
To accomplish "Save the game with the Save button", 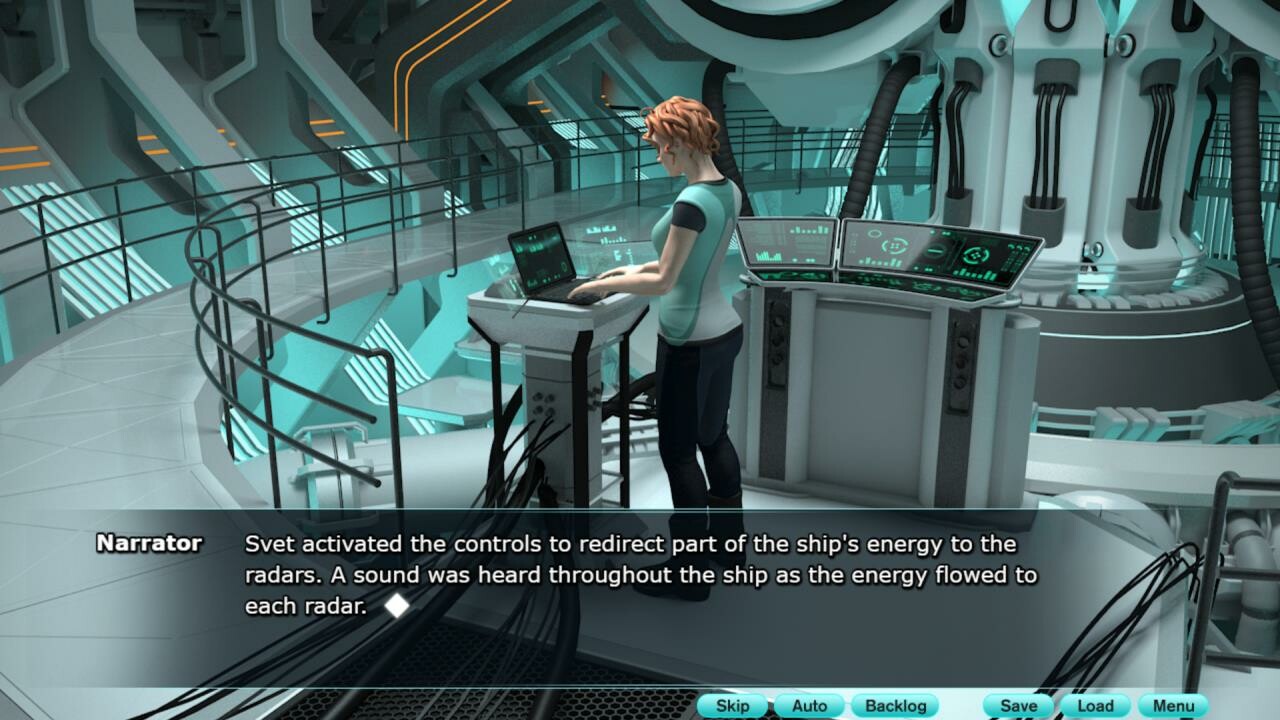I will [x=1018, y=705].
